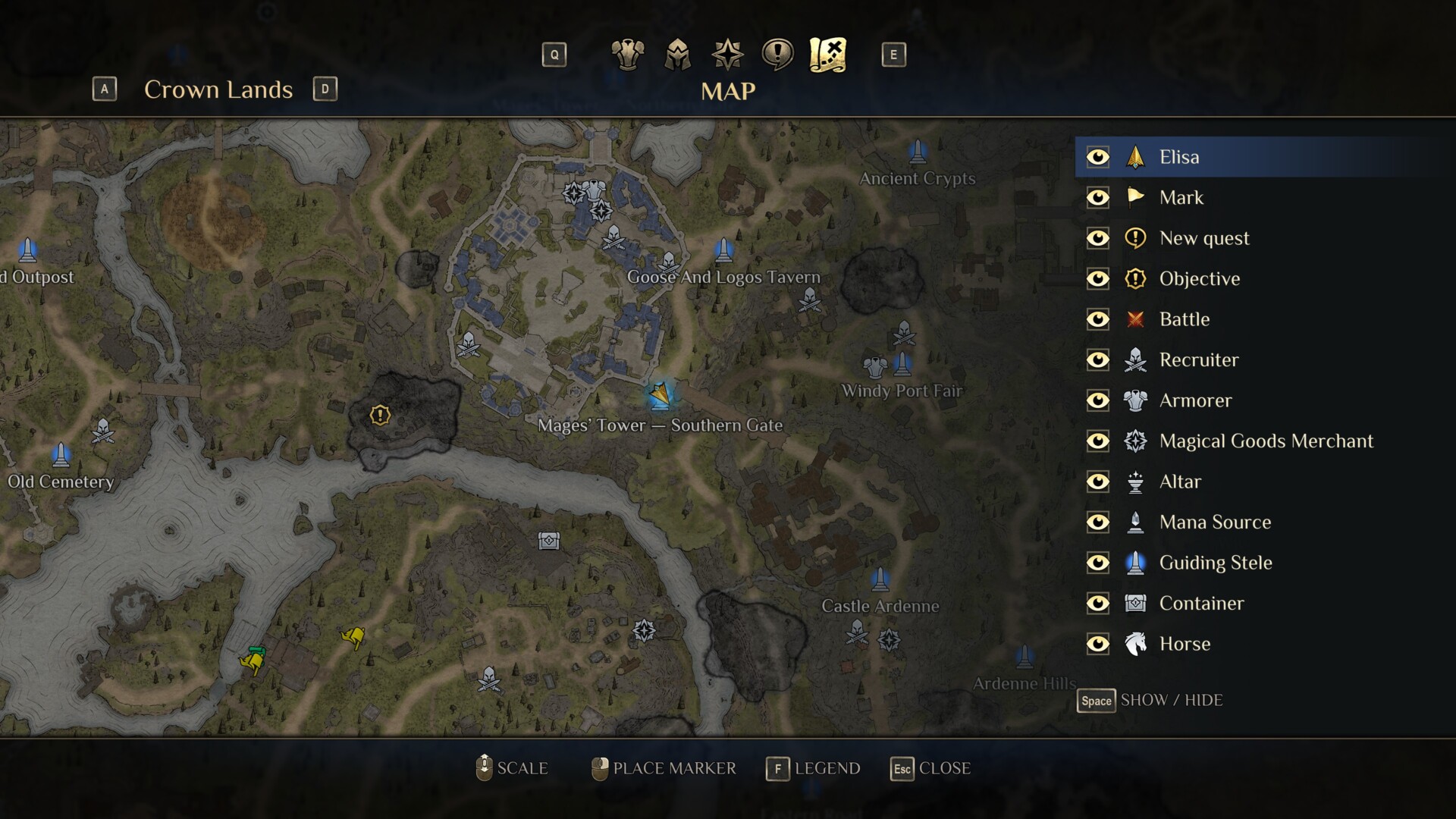Viewport: 1456px width, 819px height.
Task: Toggle Recruiter markers visibility
Action: [1097, 360]
